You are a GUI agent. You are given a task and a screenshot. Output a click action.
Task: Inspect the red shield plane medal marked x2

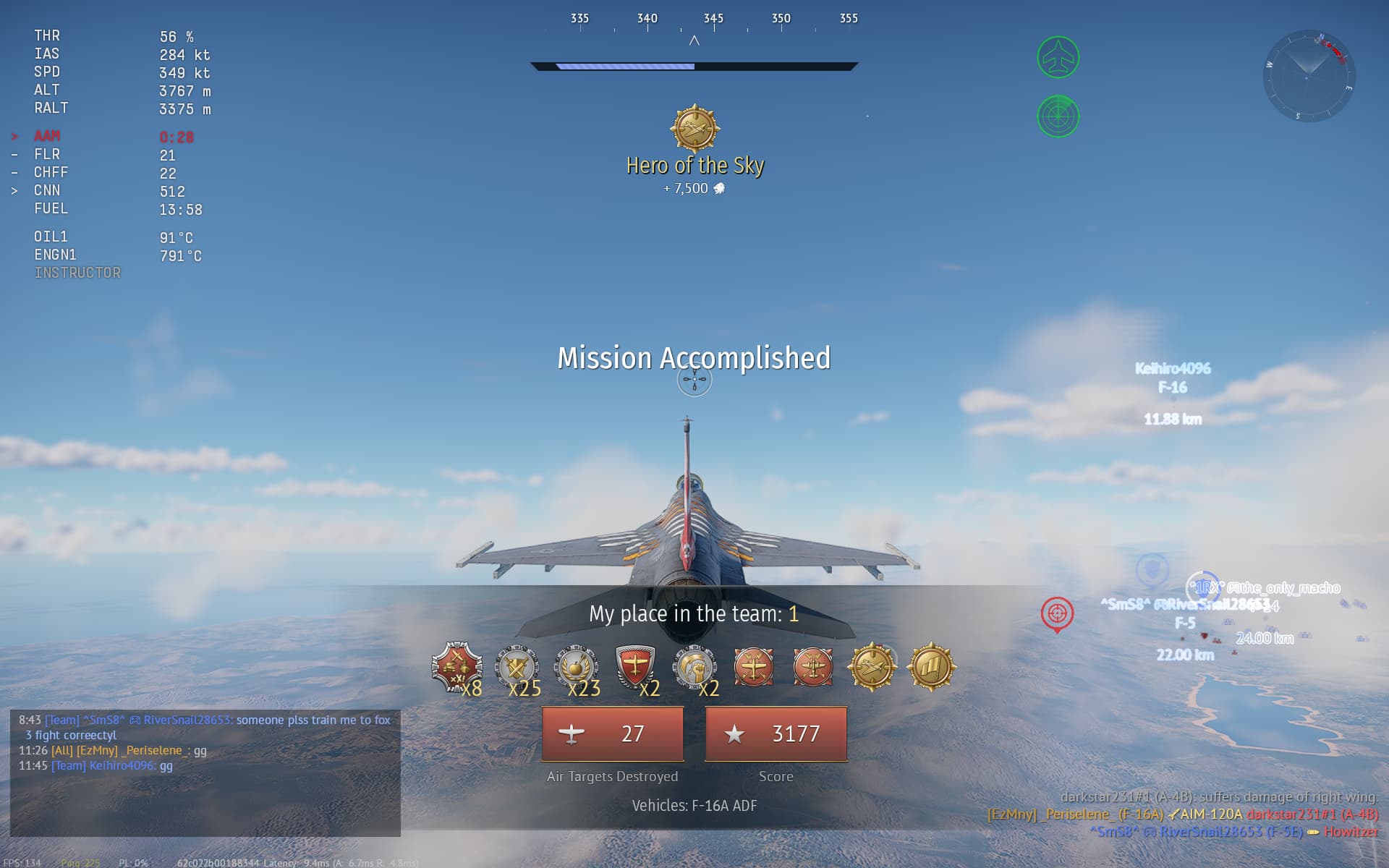coord(634,665)
